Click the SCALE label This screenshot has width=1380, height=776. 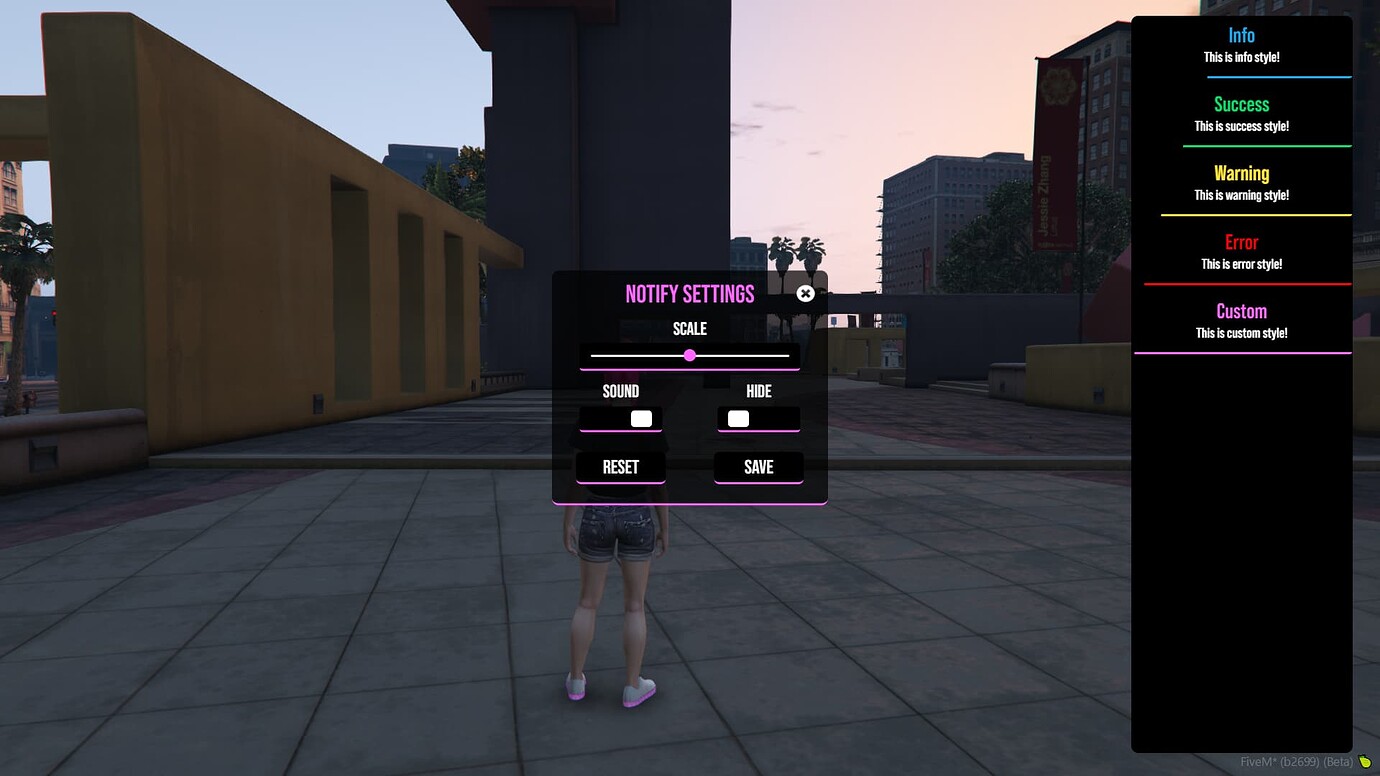[689, 328]
